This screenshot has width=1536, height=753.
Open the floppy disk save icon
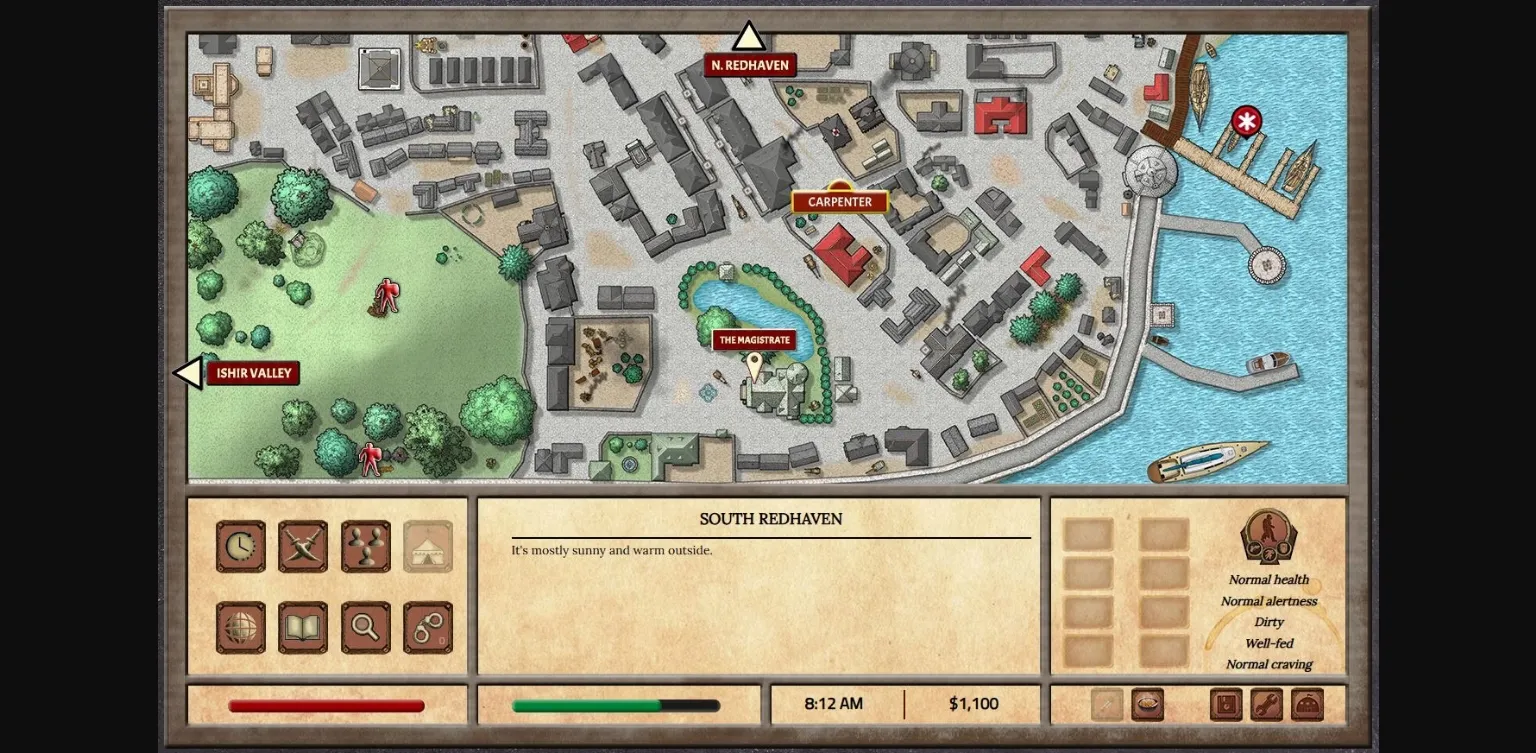pos(1226,704)
